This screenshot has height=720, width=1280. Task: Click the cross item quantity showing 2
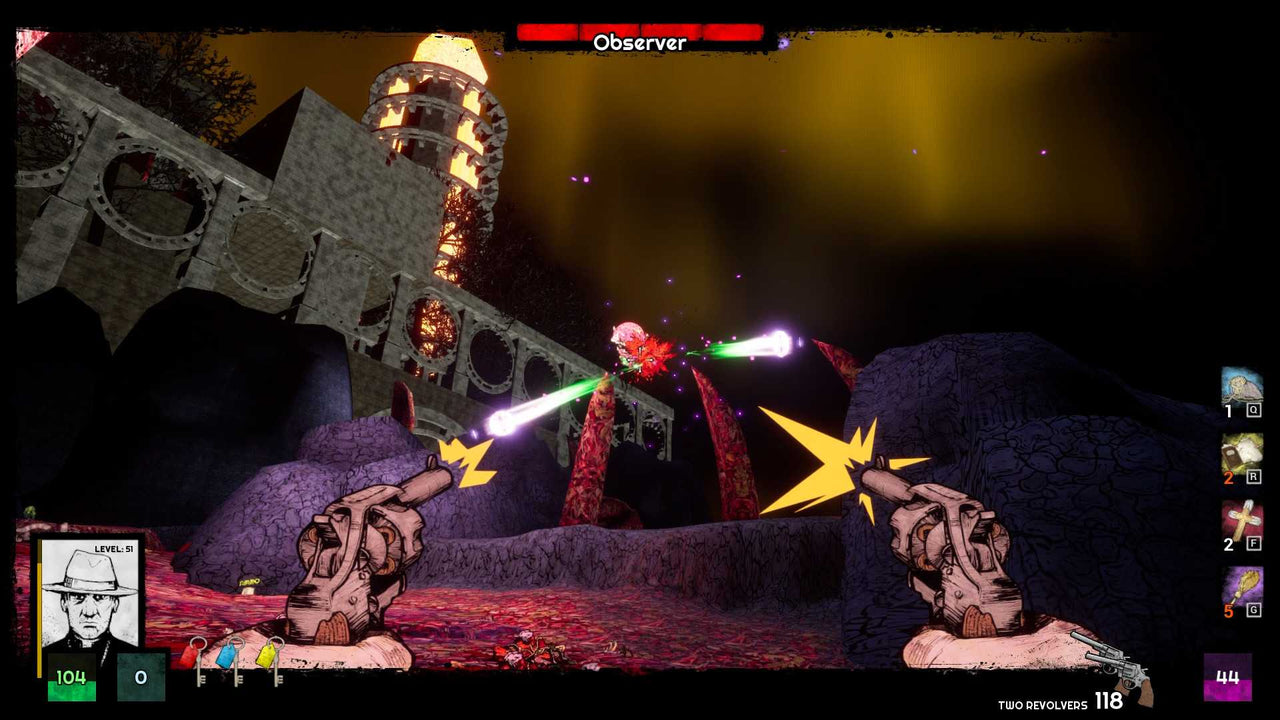point(1228,545)
